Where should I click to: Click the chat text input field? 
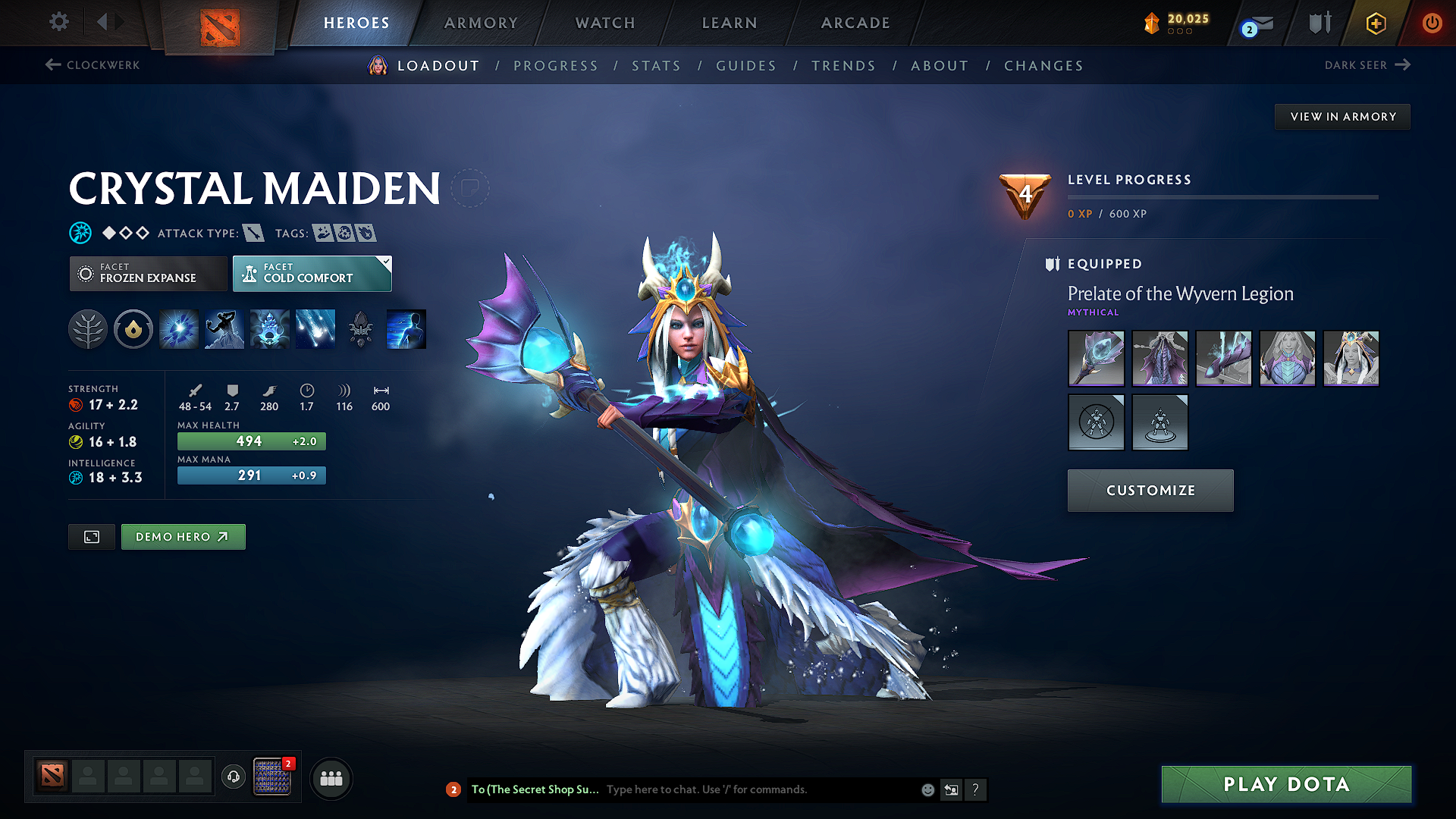pyautogui.click(x=758, y=789)
